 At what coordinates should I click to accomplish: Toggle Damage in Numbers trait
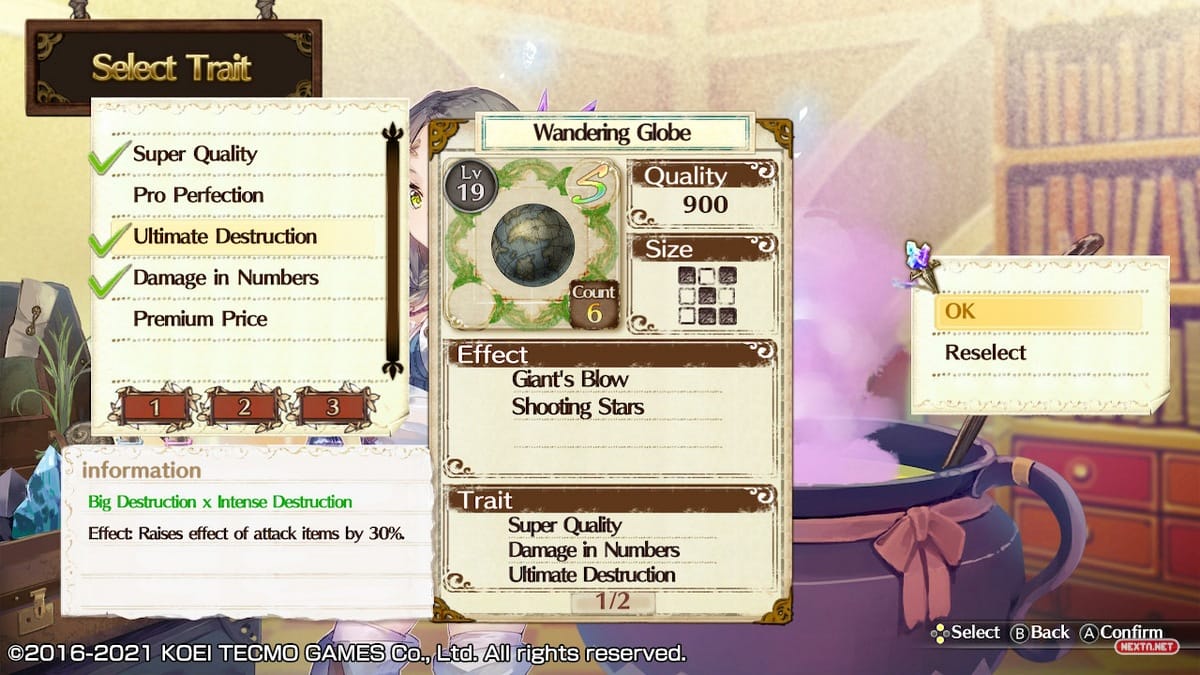pyautogui.click(x=225, y=278)
